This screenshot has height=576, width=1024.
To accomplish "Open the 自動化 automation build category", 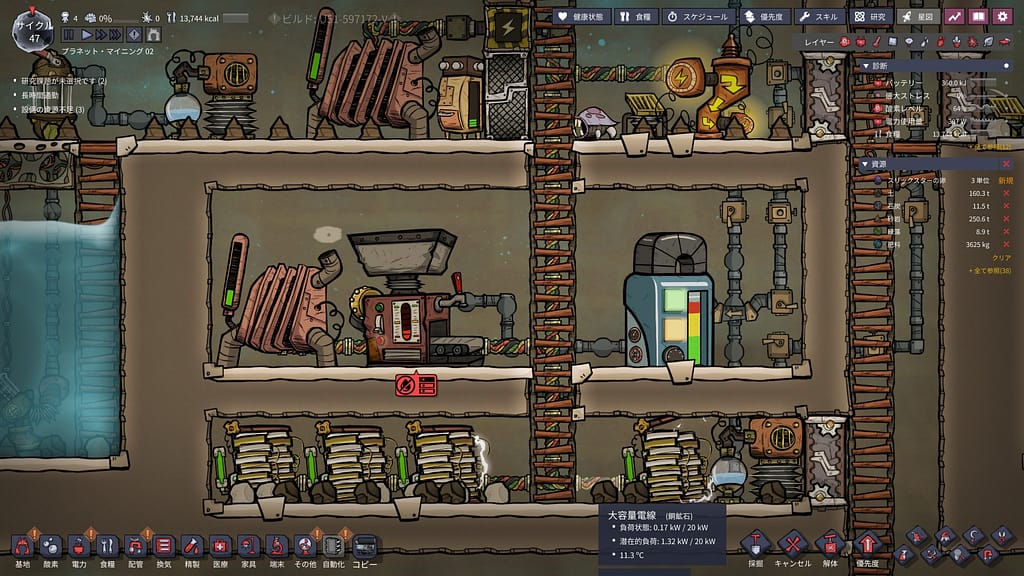I will click(333, 548).
